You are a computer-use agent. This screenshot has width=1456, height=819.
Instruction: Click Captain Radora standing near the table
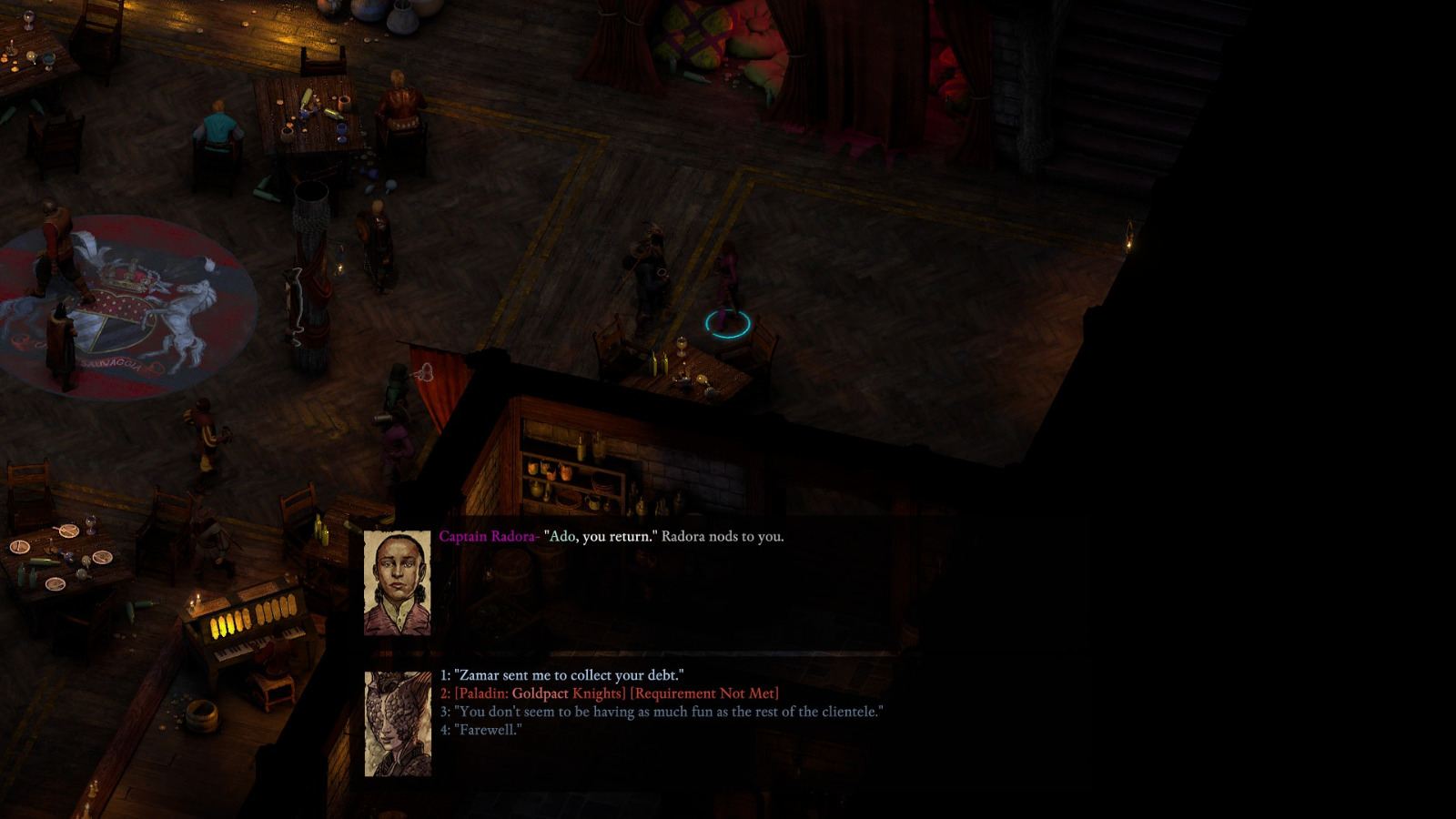(649, 268)
